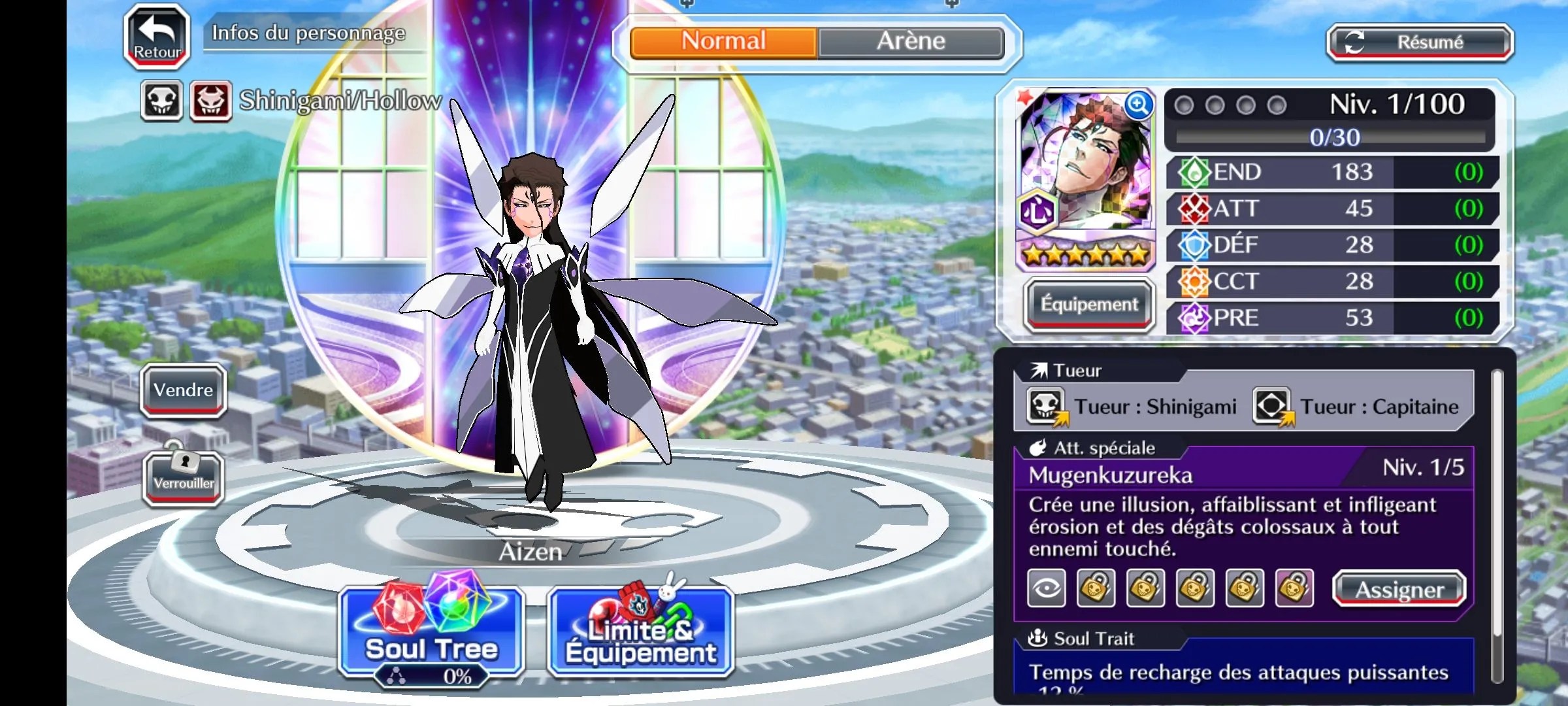Screen dimensions: 1568x706
Task: Open the Résumé summary view
Action: [x=1420, y=43]
